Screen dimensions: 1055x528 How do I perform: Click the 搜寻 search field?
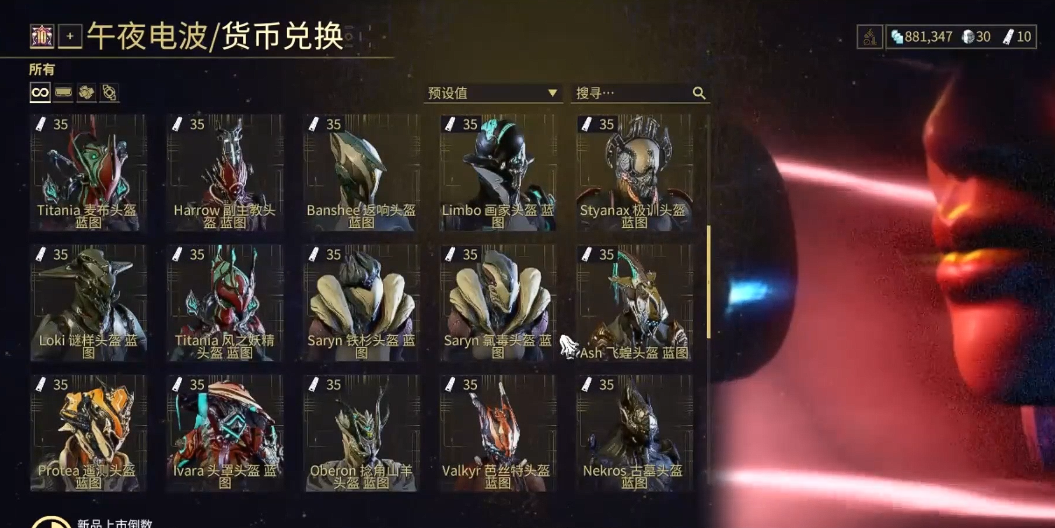point(632,93)
